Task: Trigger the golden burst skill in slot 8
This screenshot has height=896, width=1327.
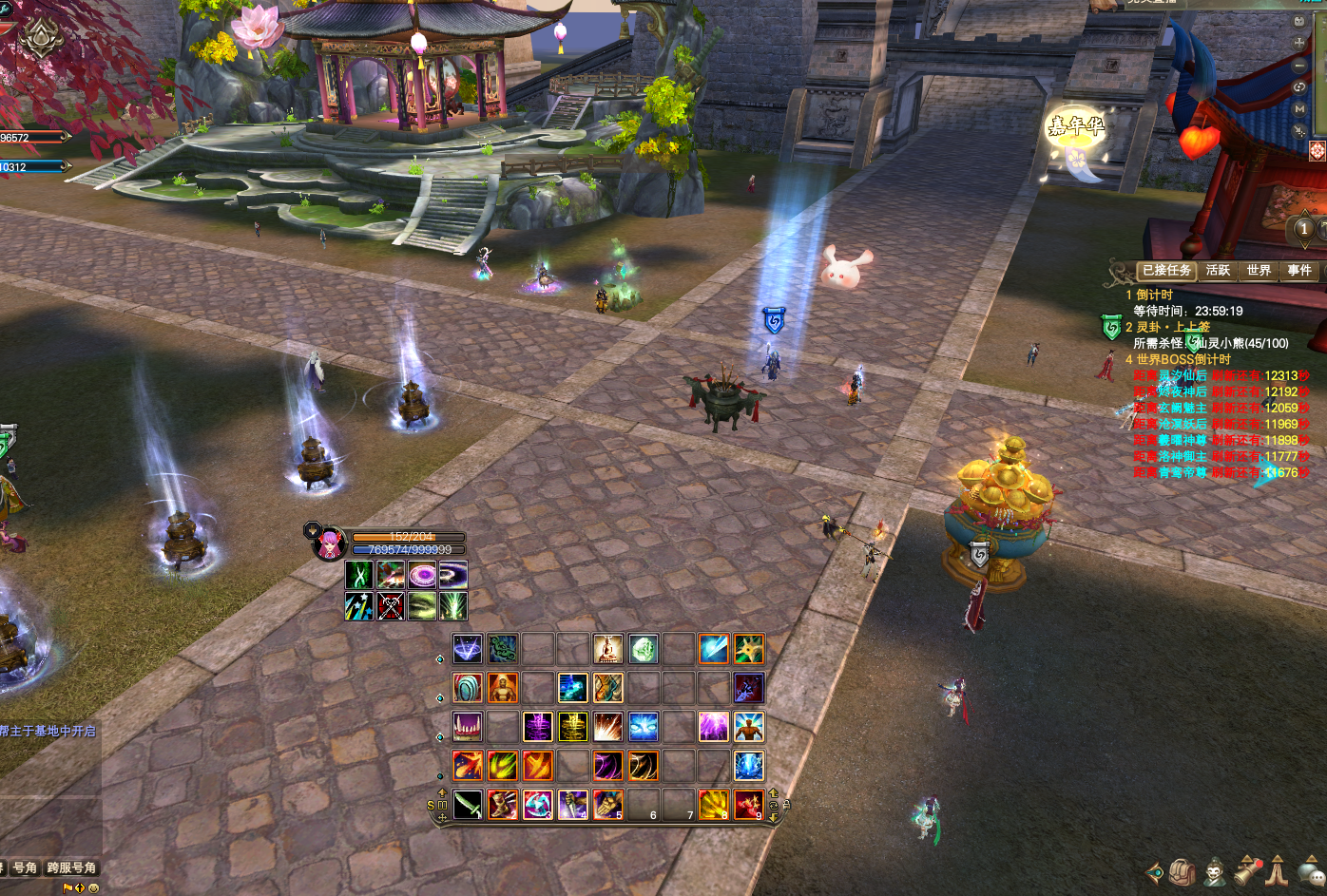Action: coord(714,805)
